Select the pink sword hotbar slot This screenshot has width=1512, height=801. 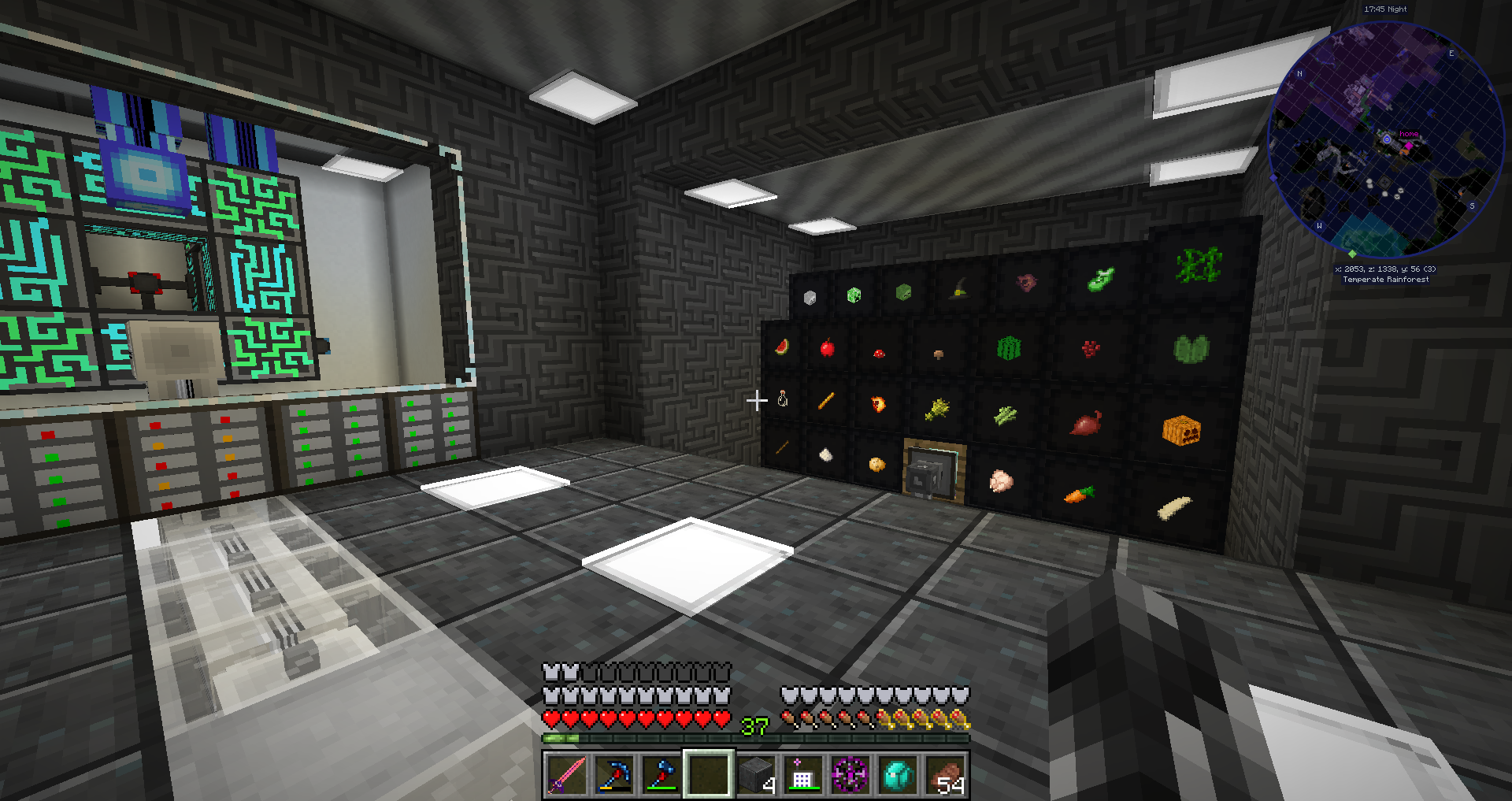pyautogui.click(x=566, y=774)
